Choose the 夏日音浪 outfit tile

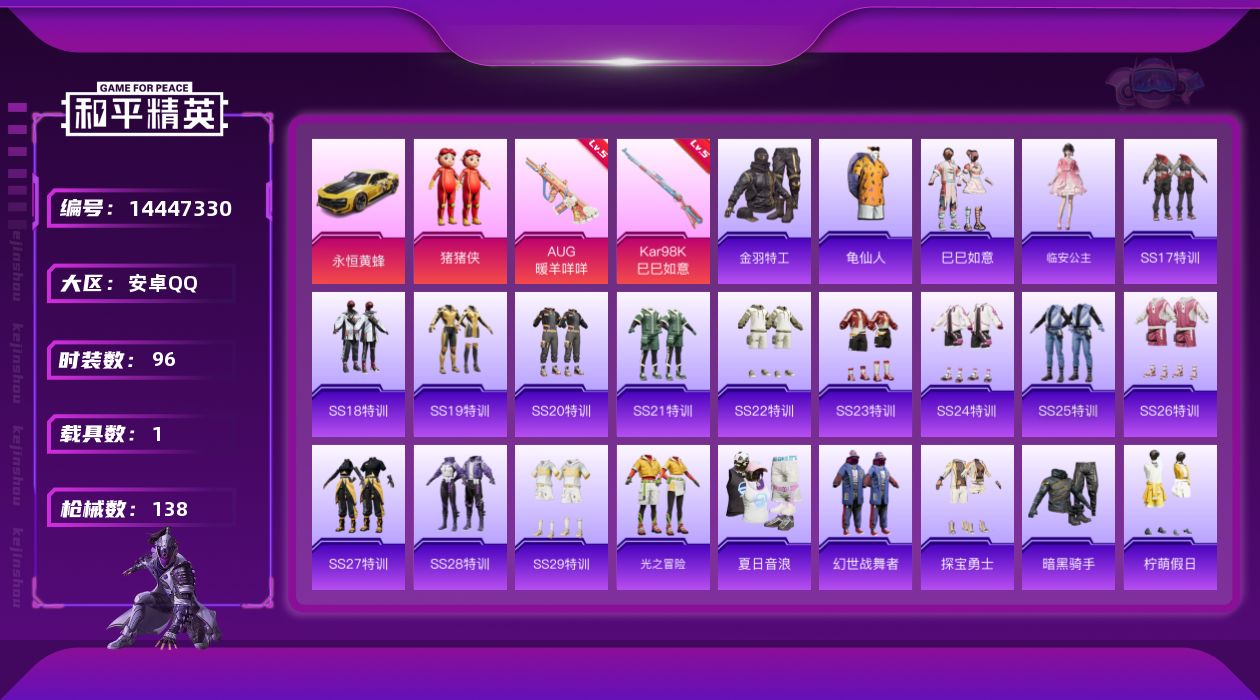coord(764,517)
